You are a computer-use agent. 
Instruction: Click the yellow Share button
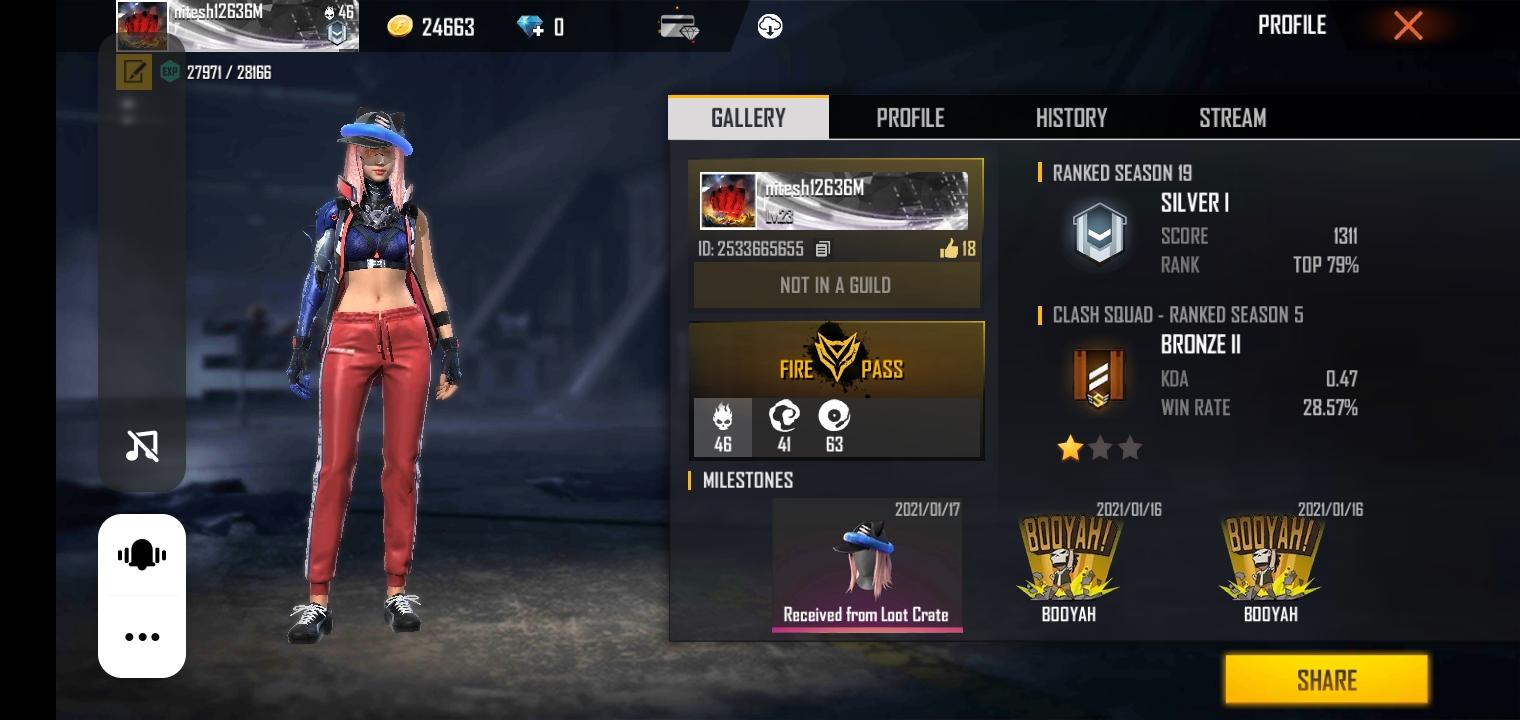(1326, 680)
